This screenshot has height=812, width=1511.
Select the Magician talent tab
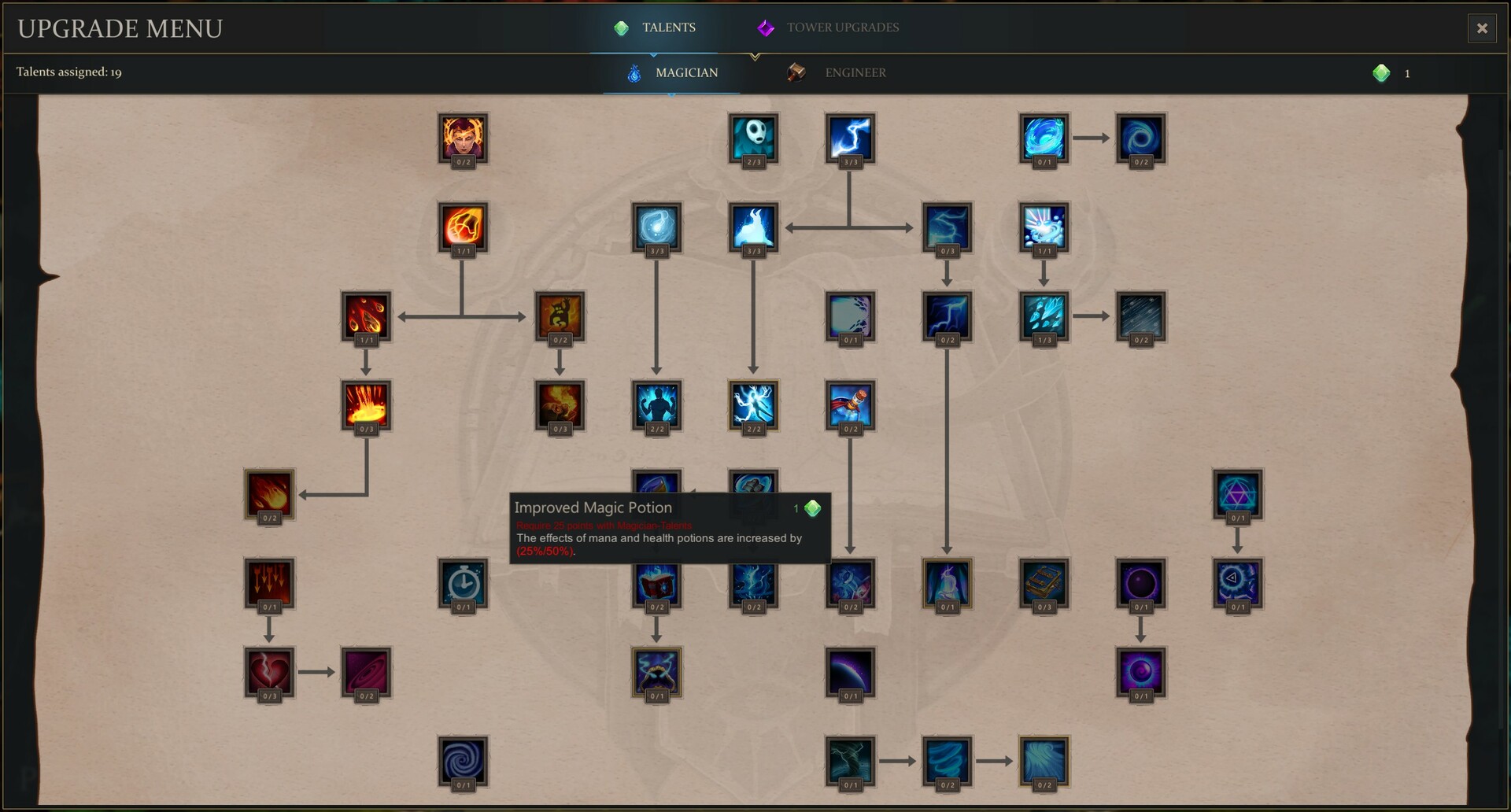685,72
